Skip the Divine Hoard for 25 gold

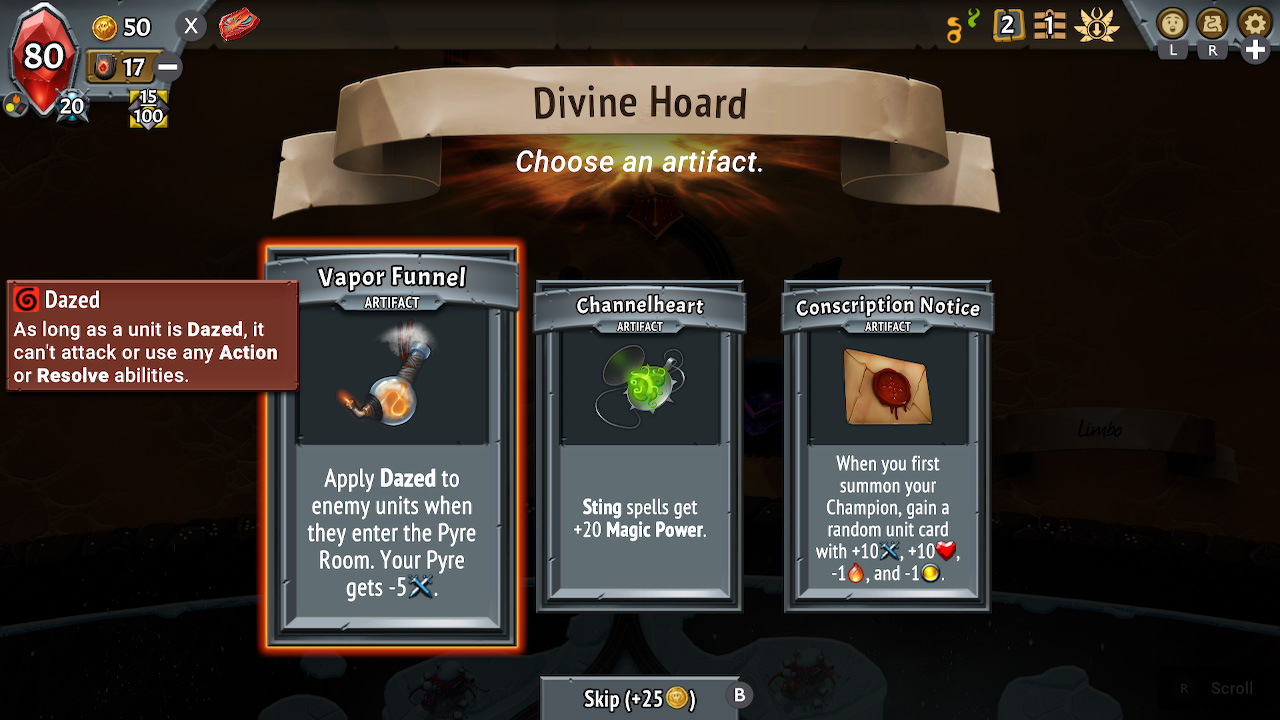(x=640, y=698)
